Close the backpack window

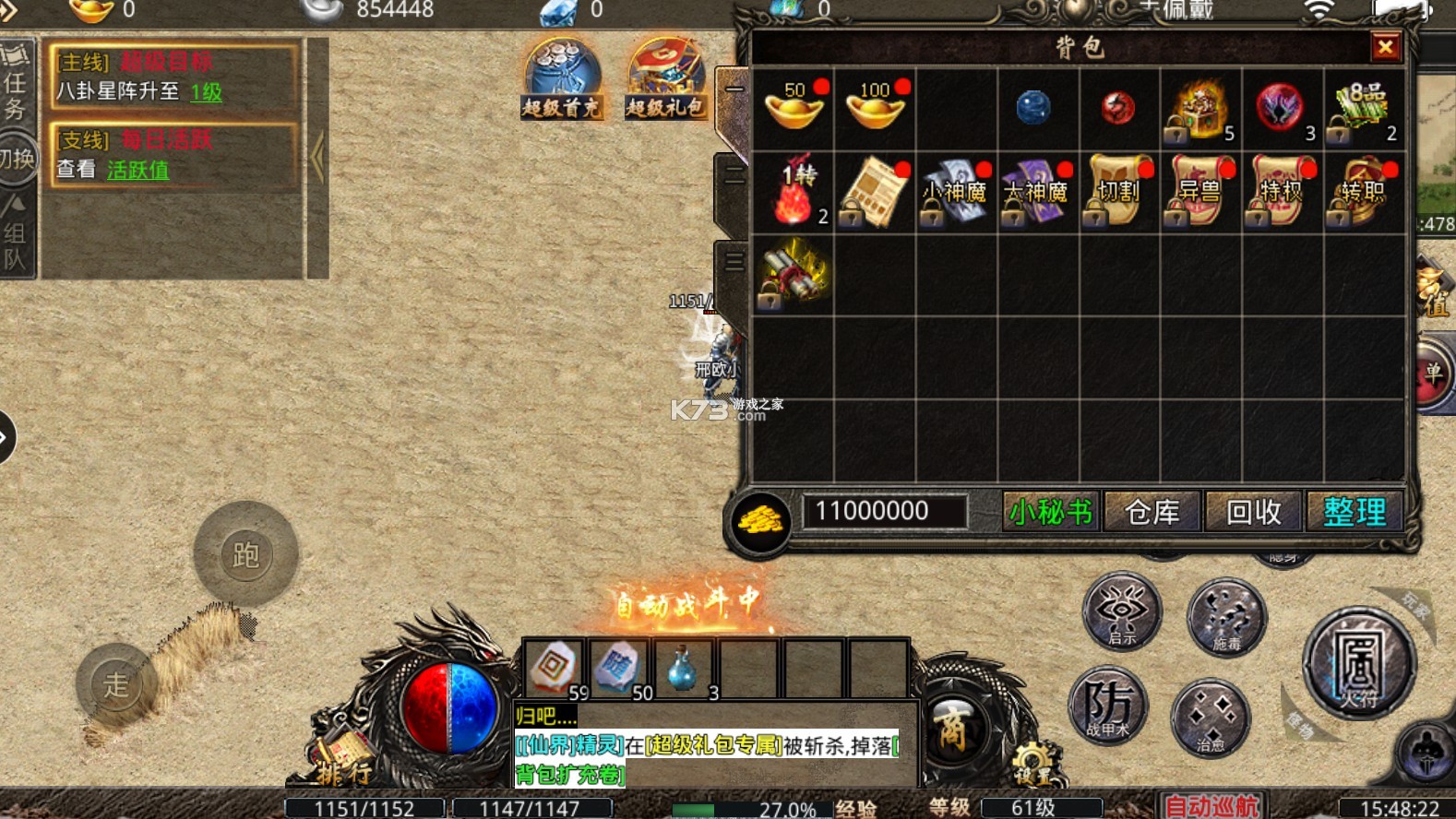(1385, 47)
